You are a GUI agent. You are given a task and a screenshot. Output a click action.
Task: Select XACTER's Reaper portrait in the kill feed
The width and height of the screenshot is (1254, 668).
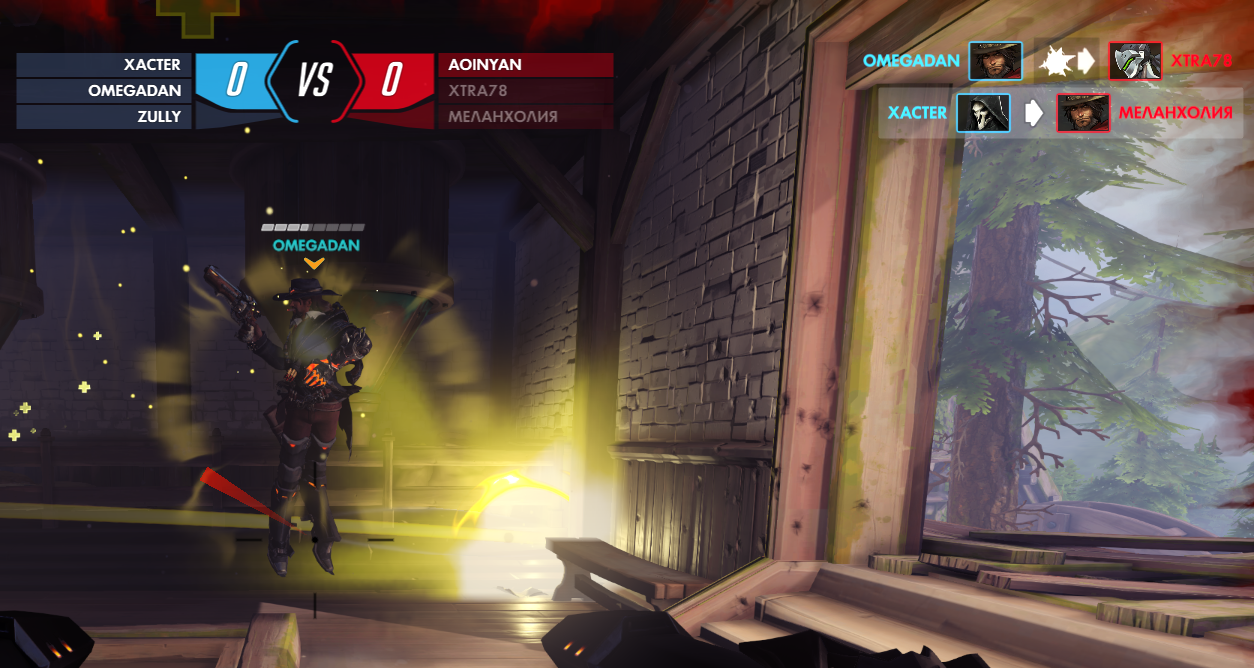click(x=983, y=113)
